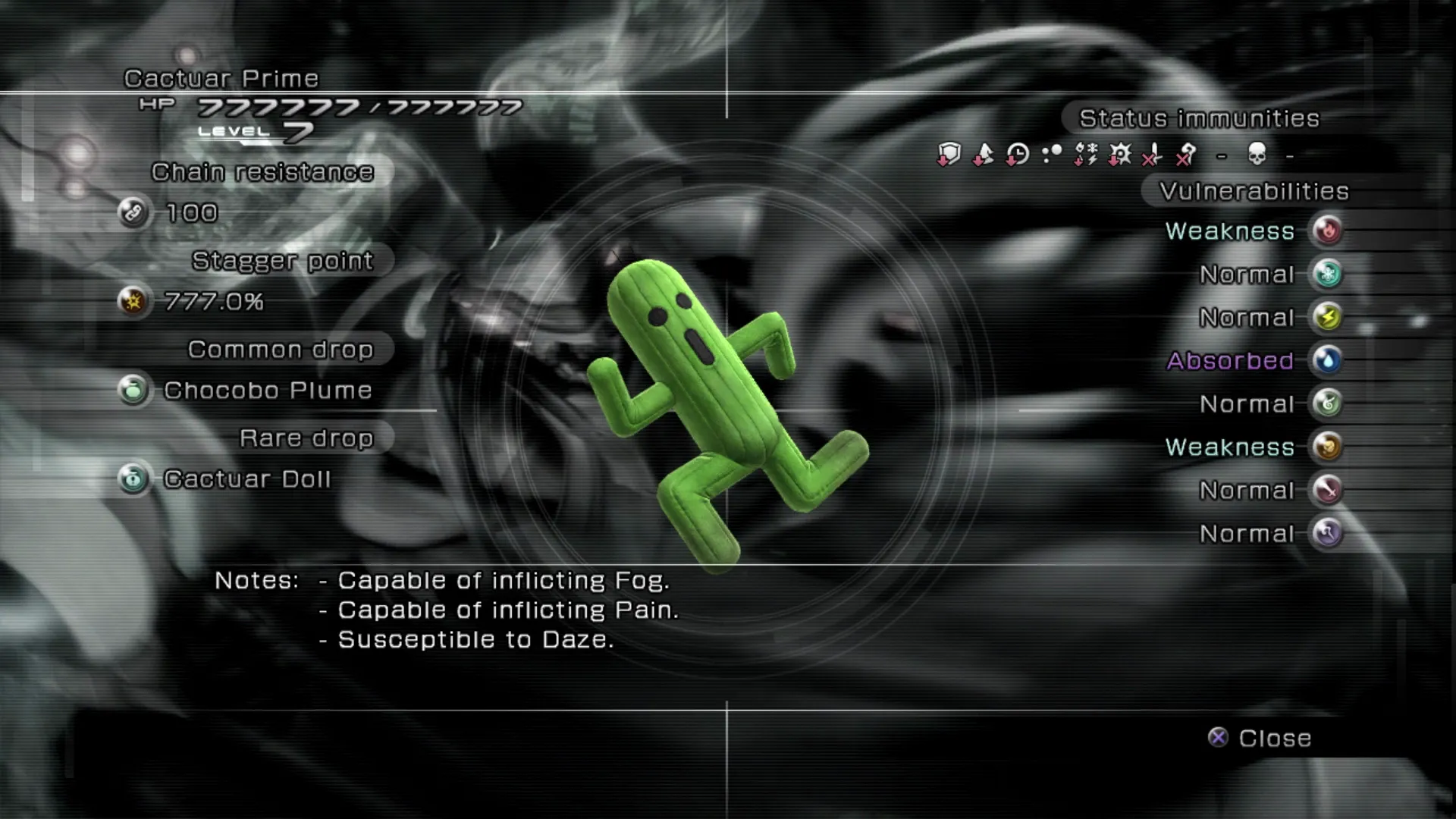Close the Cactuar Prime enemy info screen

pos(1260,738)
